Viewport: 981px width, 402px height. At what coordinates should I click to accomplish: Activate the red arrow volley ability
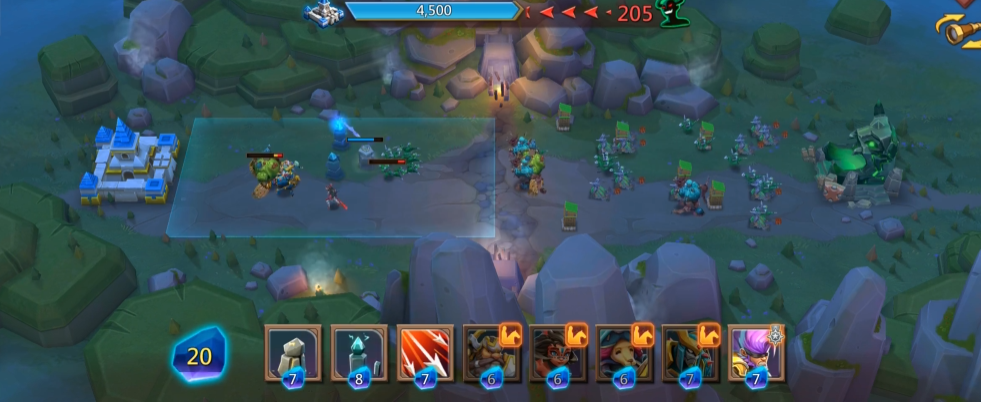[x=425, y=353]
